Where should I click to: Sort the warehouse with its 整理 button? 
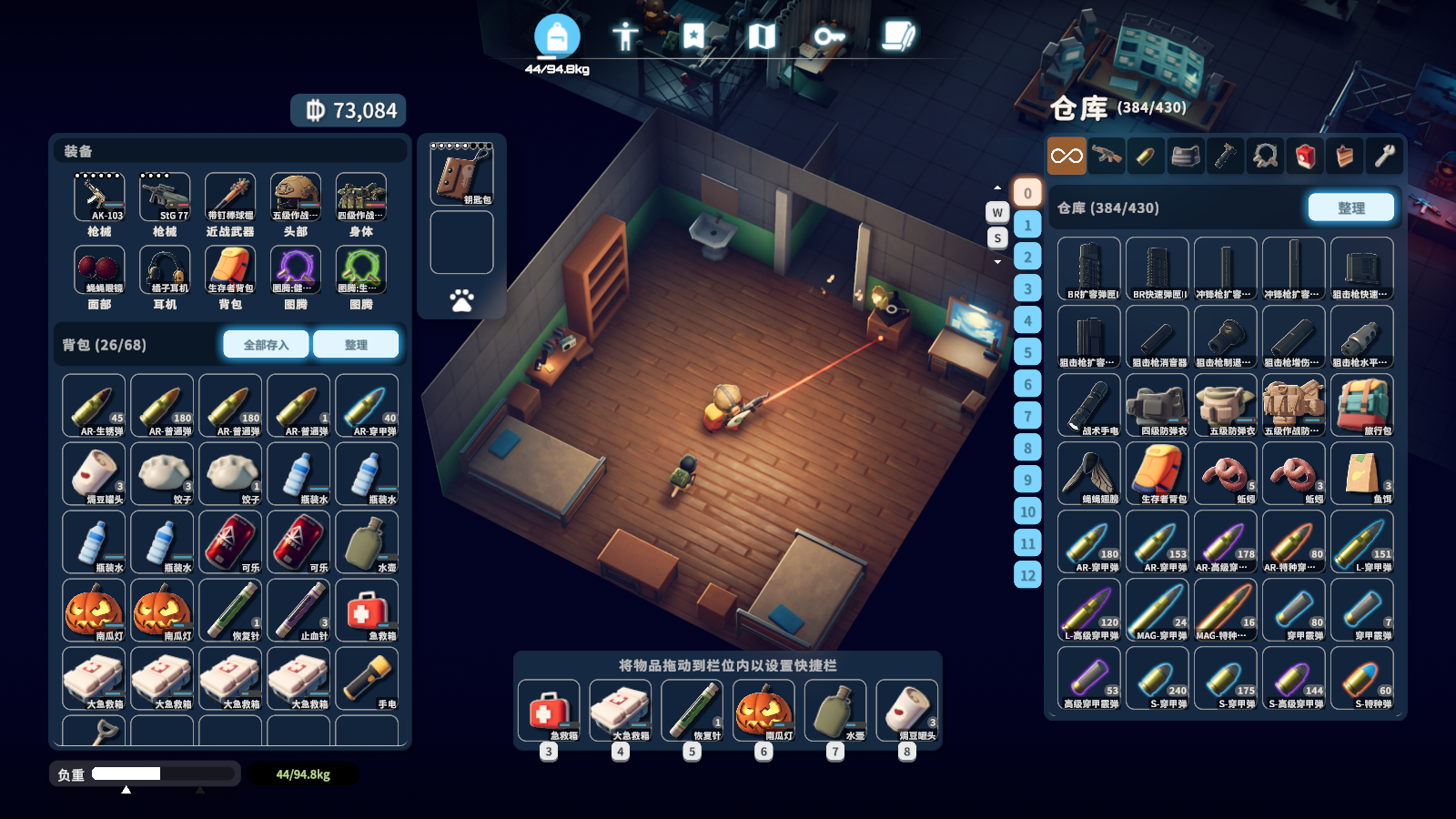click(1350, 207)
